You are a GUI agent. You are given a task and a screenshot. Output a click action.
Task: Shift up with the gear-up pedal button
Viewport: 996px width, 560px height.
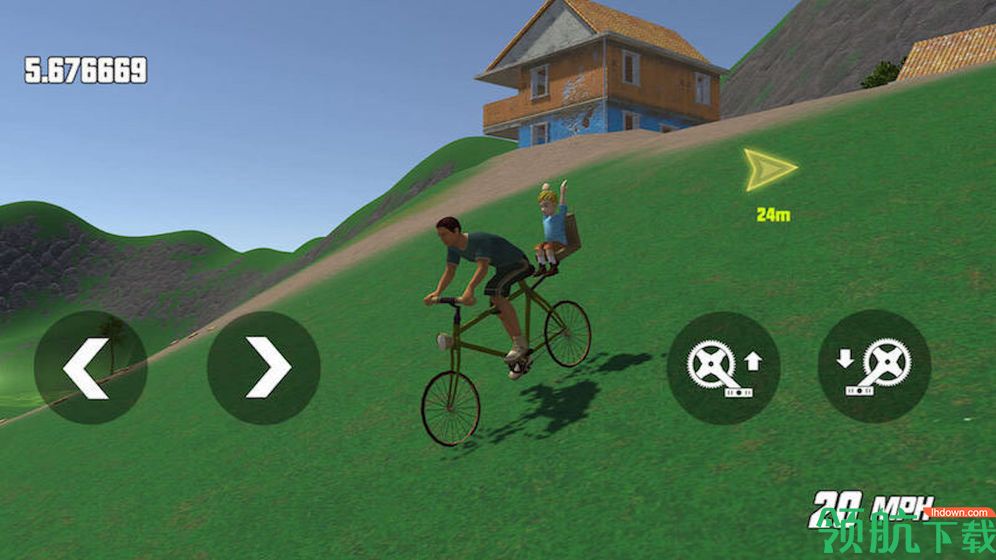[x=723, y=367]
